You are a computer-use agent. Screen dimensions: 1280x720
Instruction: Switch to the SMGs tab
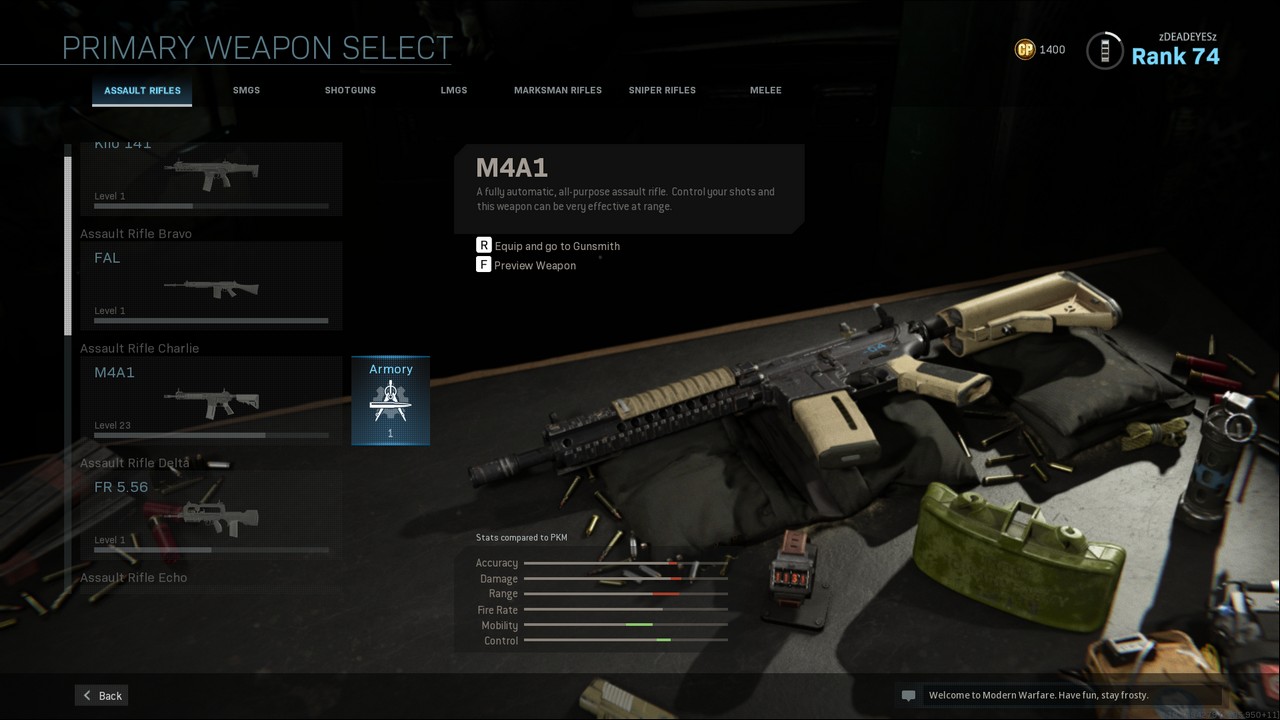246,90
